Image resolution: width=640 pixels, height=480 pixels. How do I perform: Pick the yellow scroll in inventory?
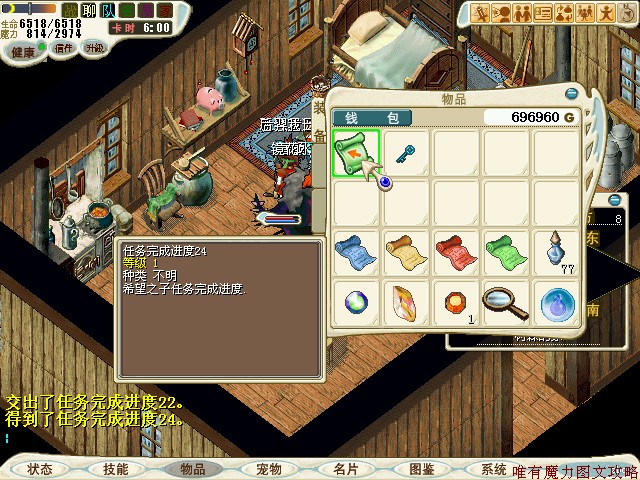tap(405, 250)
